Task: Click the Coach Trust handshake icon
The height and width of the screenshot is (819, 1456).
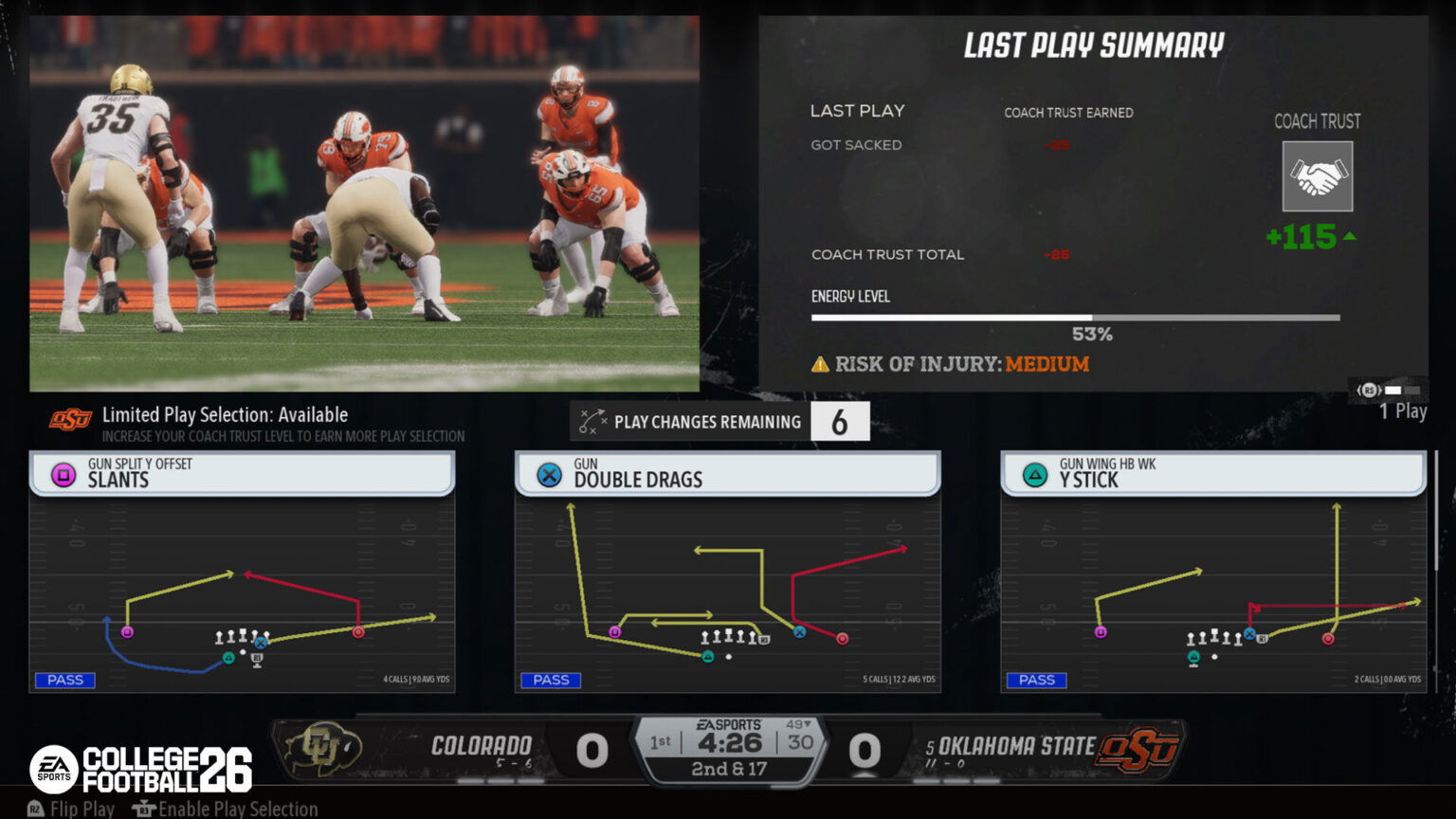Action: 1317,176
